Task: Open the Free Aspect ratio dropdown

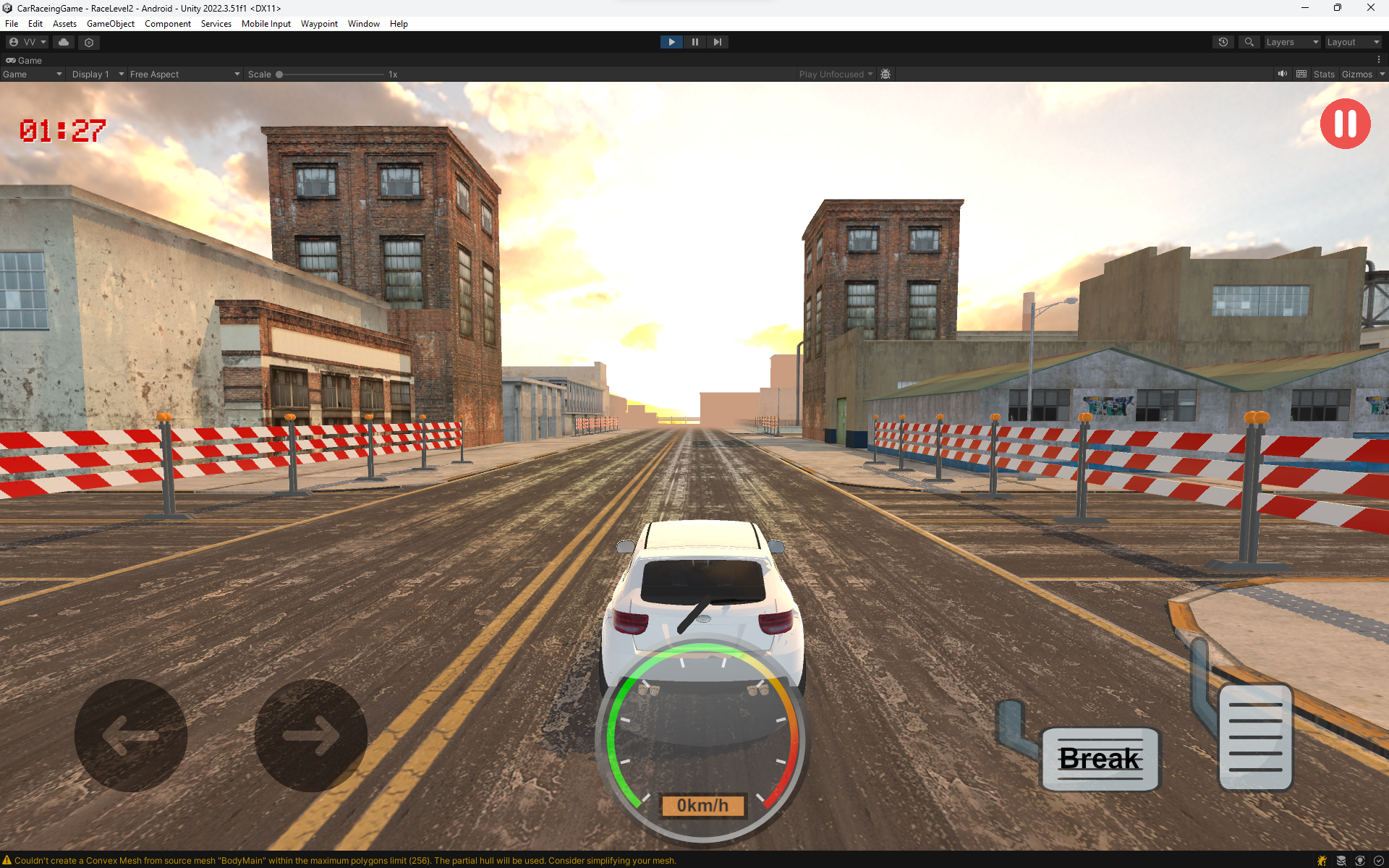Action: [184, 75]
